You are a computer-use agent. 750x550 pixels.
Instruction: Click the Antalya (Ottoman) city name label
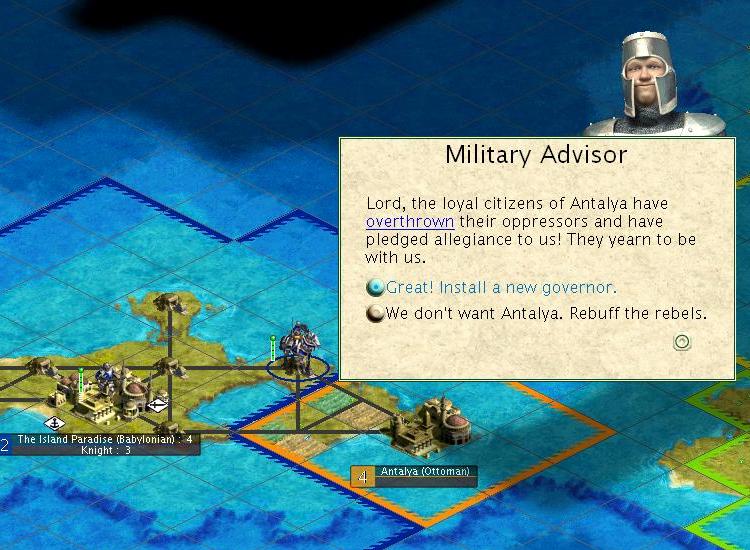(x=424, y=471)
